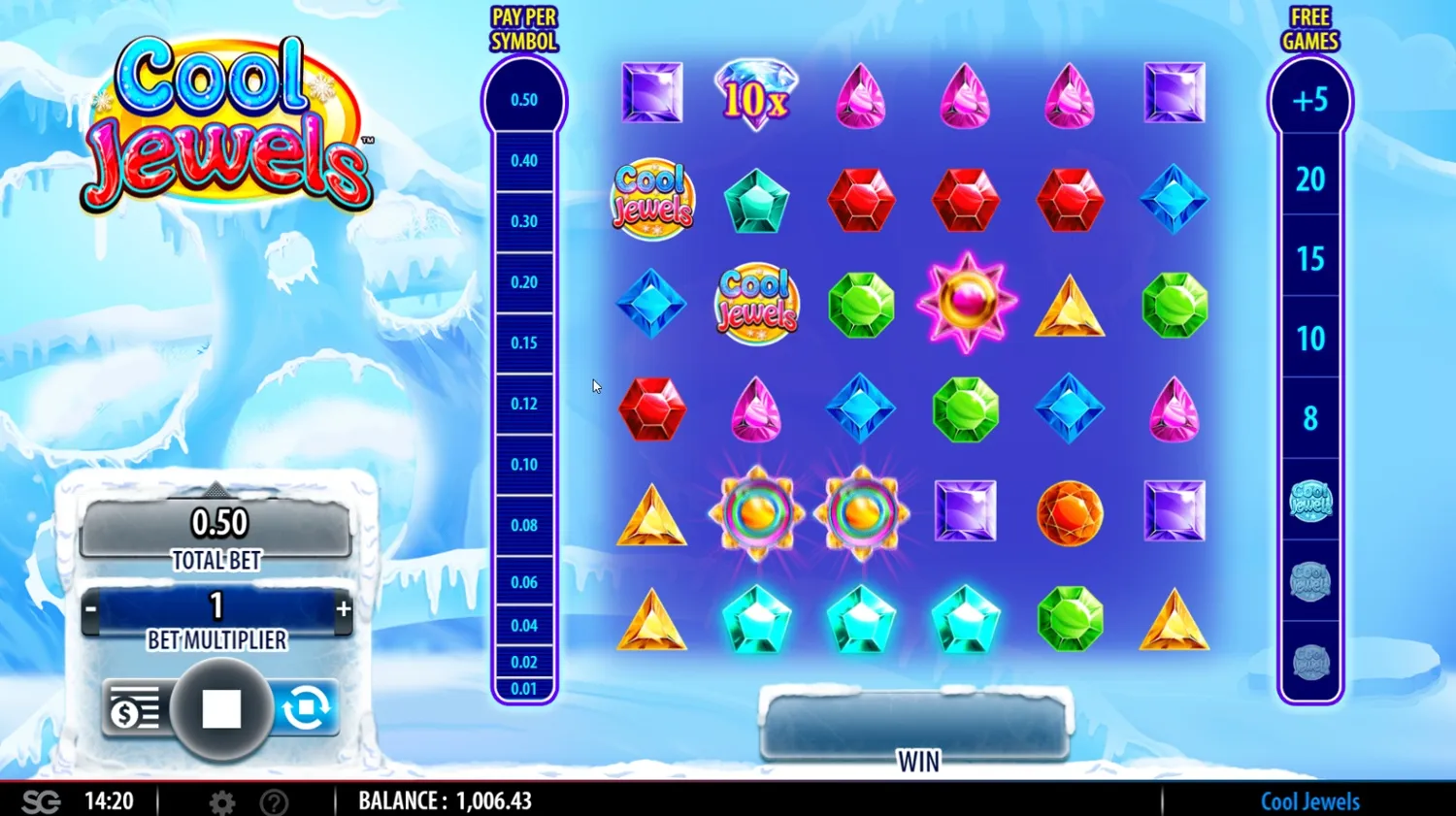
Task: Click the WIN display bar
Action: point(915,723)
